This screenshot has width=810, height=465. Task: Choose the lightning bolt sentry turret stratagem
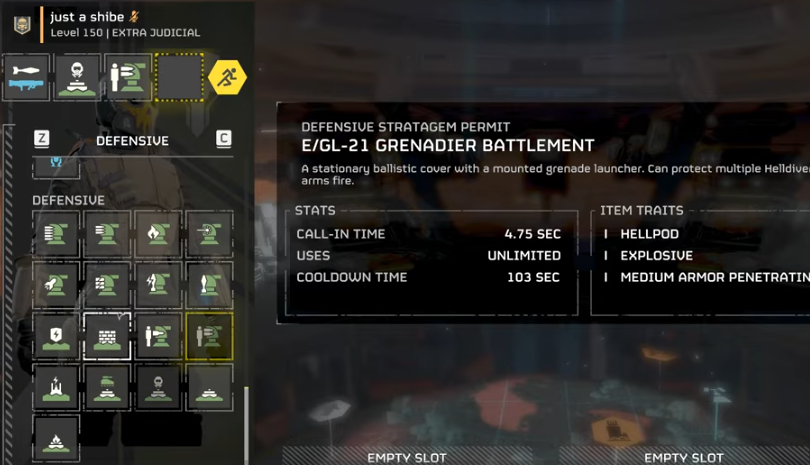pos(158,285)
